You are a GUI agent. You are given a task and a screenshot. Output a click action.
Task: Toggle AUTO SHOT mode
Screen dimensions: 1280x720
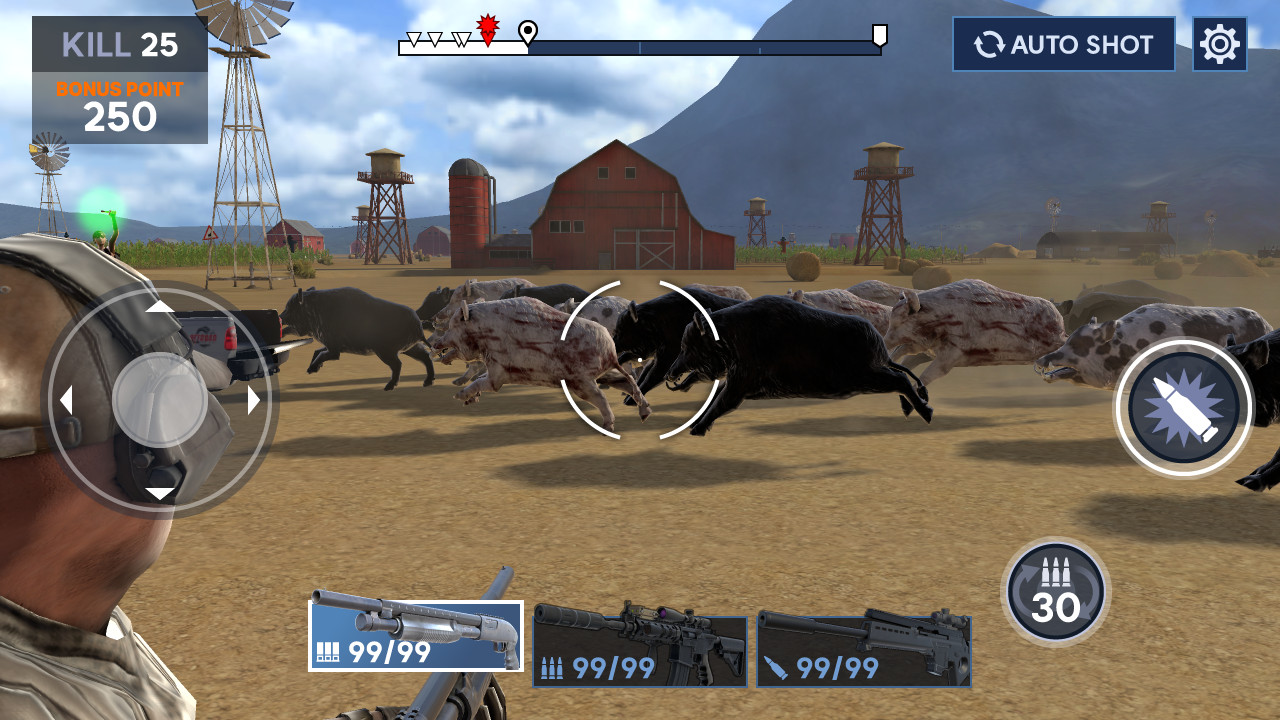pos(1063,43)
